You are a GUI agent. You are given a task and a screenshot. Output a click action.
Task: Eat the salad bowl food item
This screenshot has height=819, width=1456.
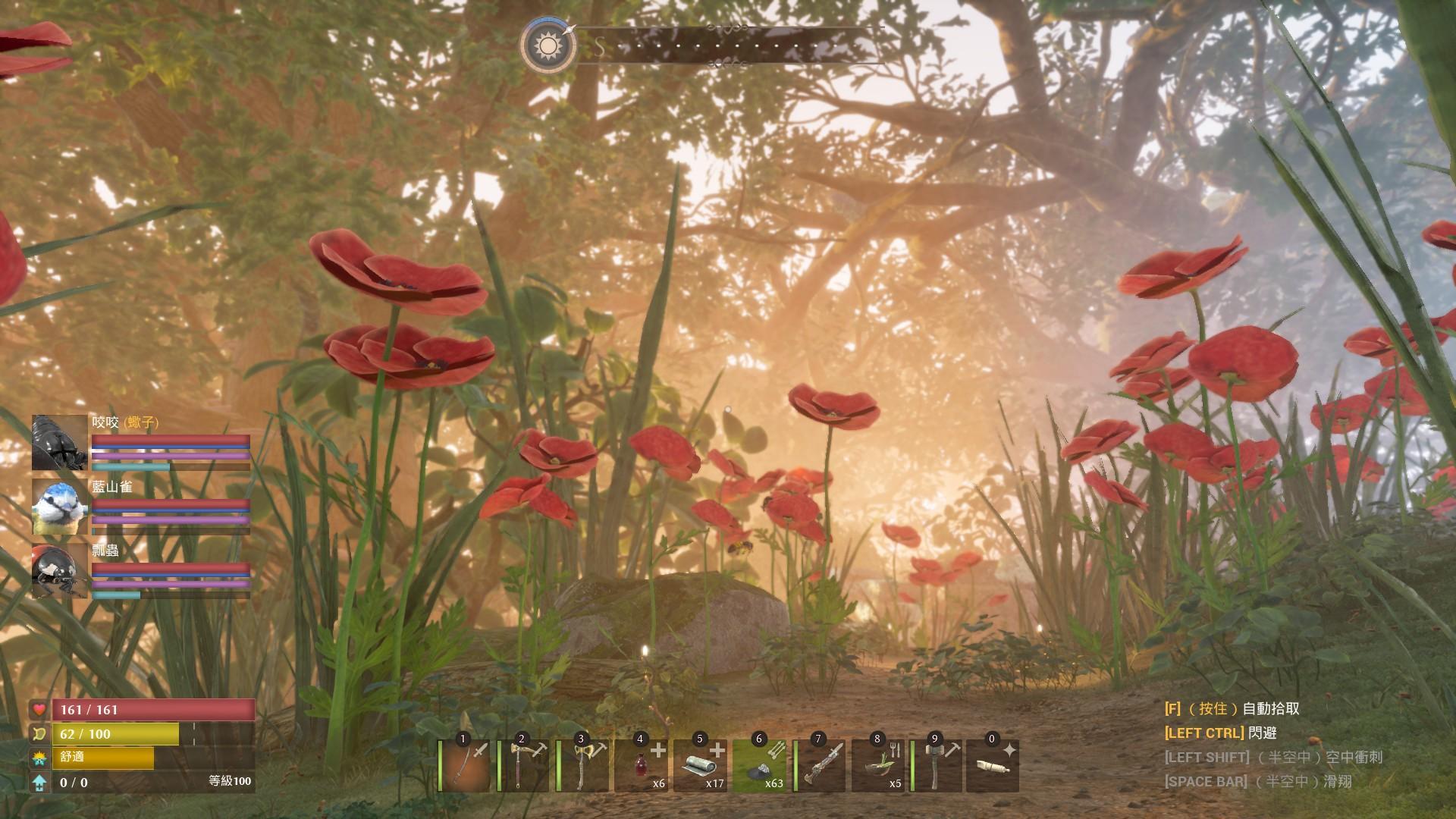coord(878,766)
